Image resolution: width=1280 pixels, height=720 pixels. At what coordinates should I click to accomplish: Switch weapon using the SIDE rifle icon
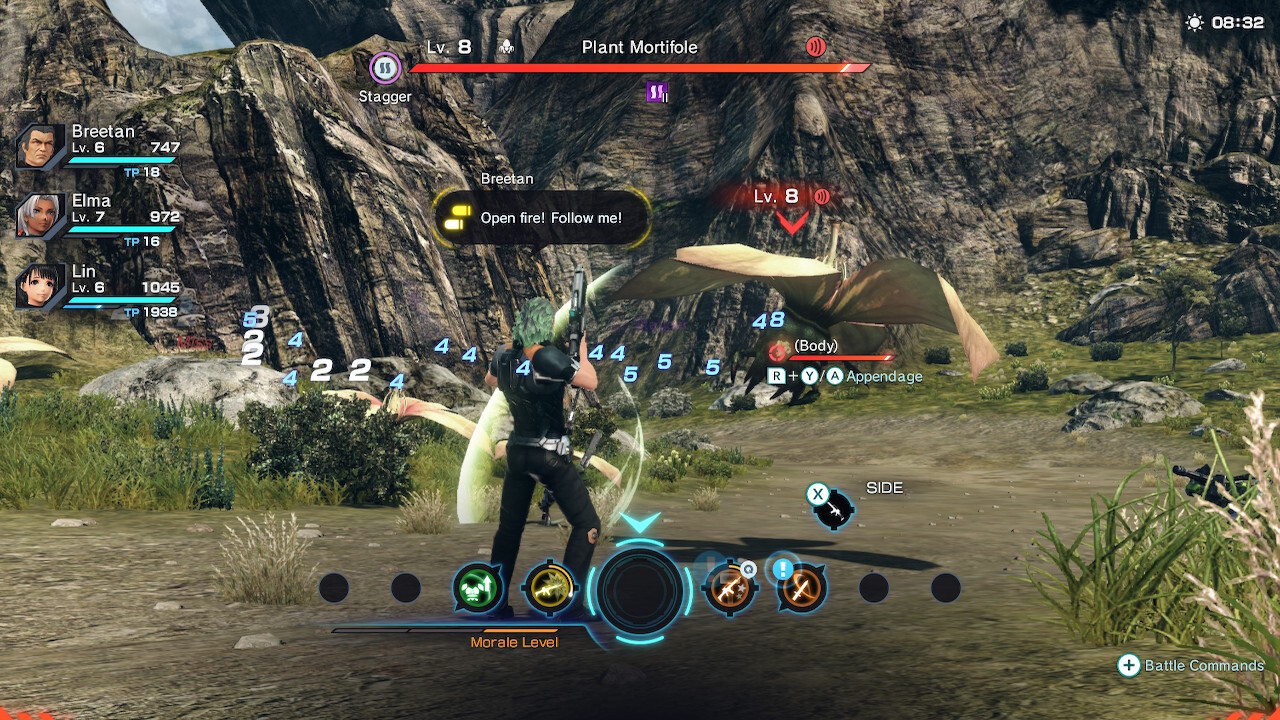pos(833,510)
